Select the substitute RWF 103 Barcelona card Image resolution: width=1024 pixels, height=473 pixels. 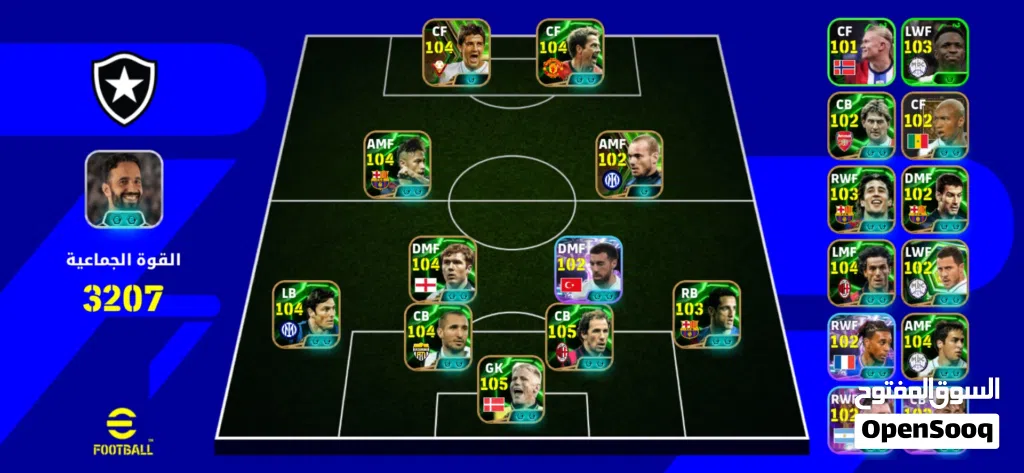click(x=860, y=200)
